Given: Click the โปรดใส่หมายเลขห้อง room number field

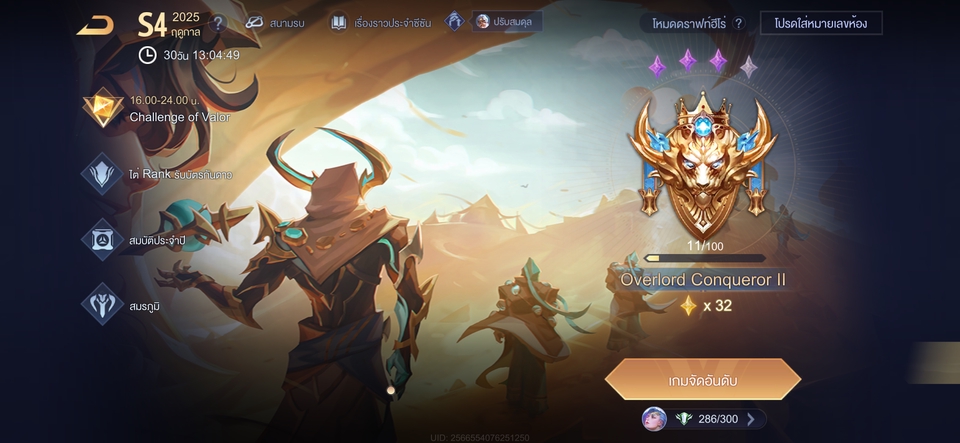Looking at the screenshot, I should coord(821,23).
